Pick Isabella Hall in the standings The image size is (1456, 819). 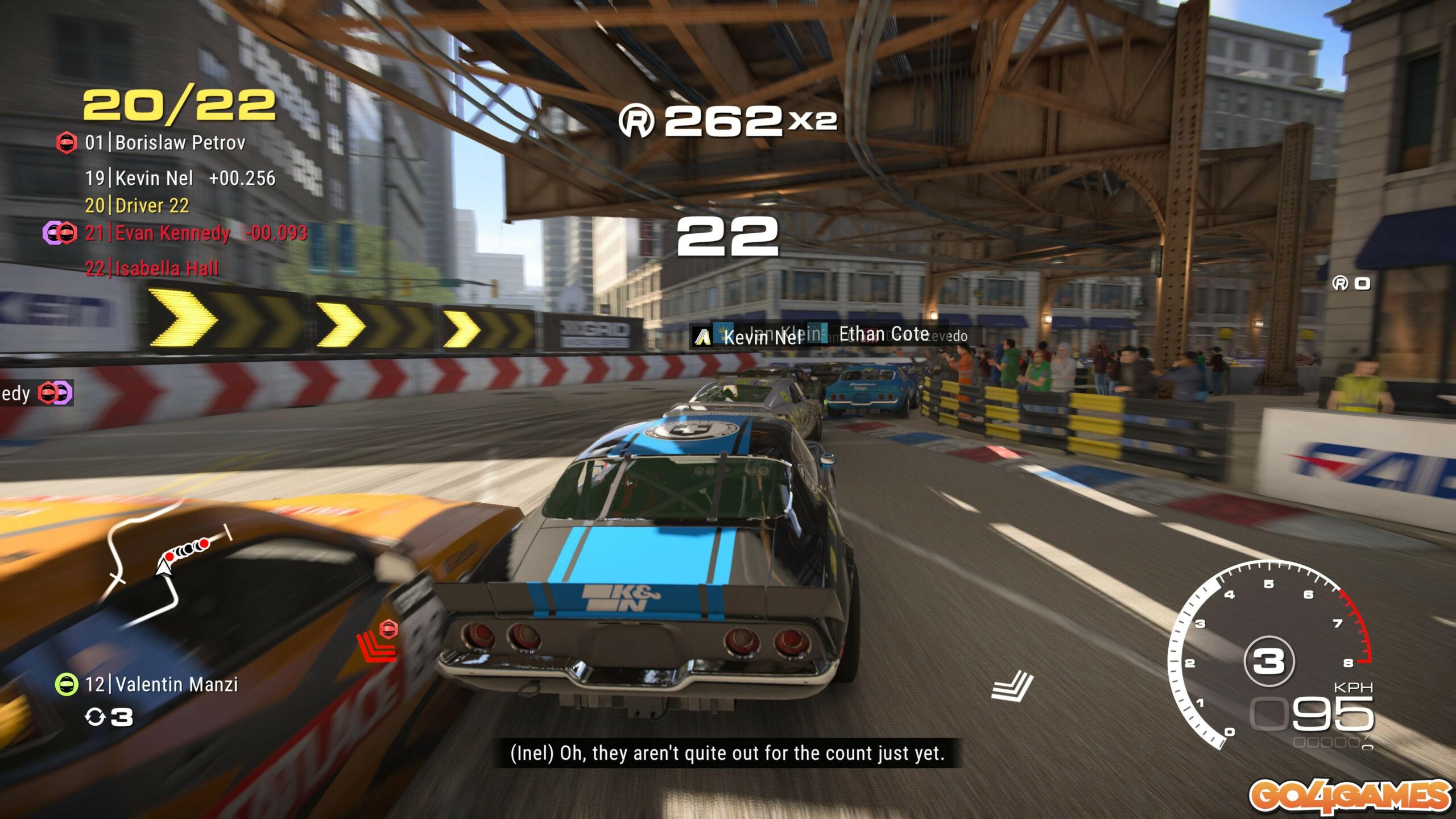(152, 268)
